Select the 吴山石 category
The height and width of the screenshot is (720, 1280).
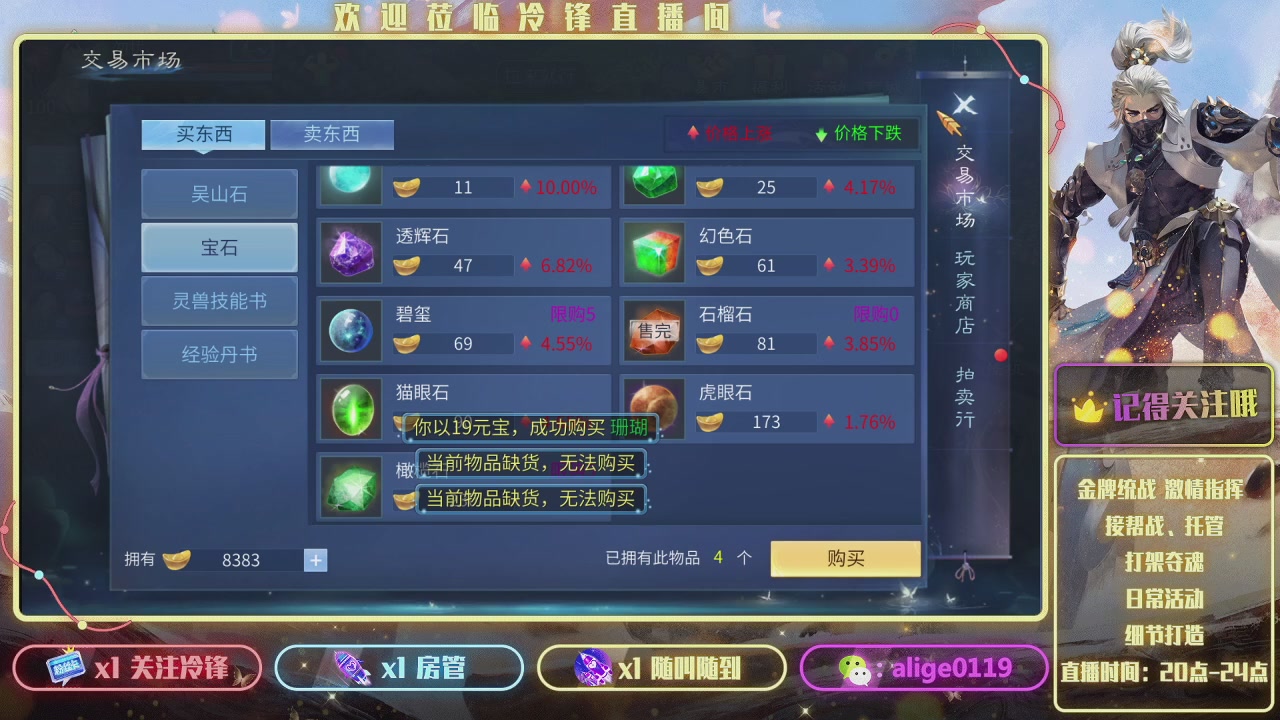[218, 194]
